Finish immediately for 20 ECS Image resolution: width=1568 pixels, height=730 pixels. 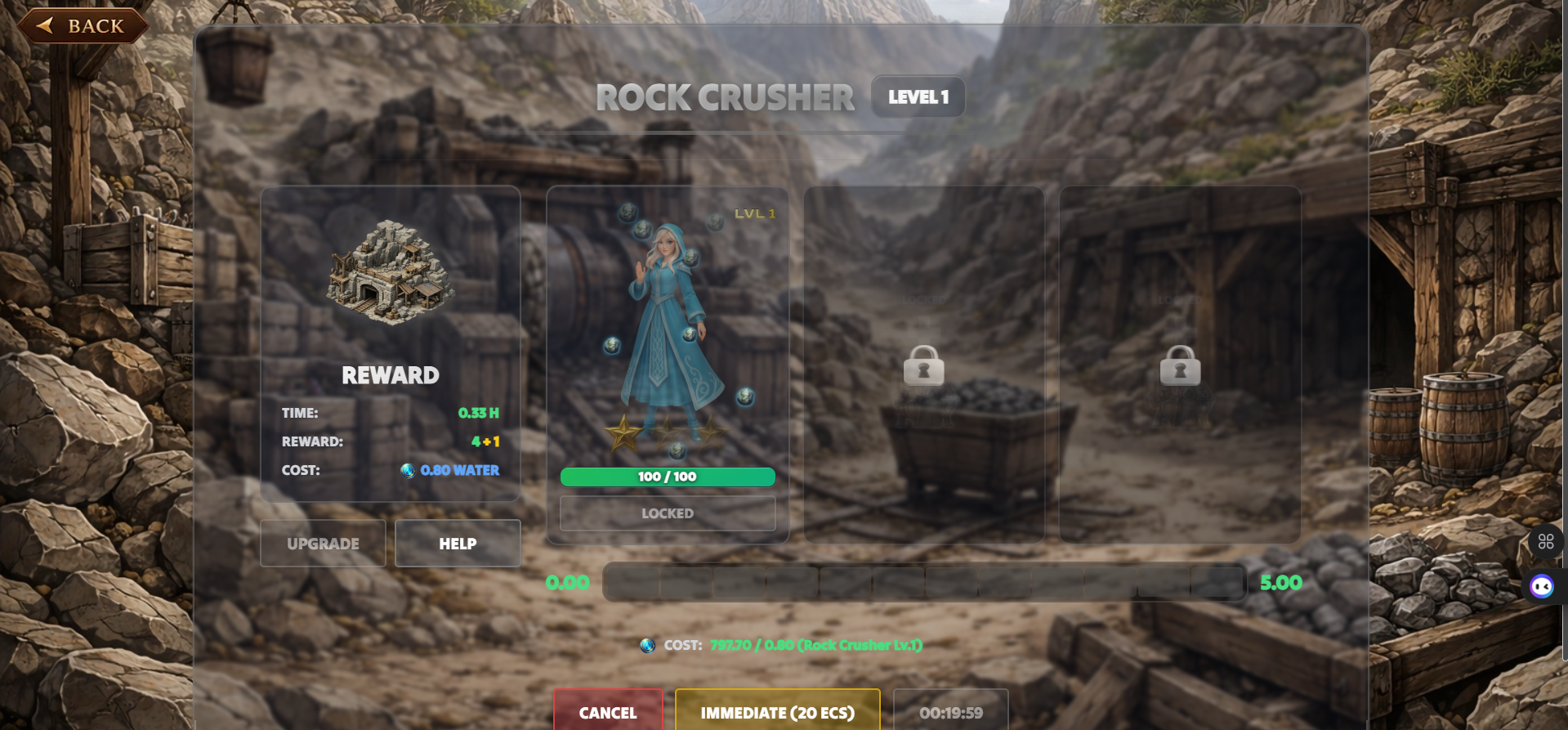coord(777,712)
